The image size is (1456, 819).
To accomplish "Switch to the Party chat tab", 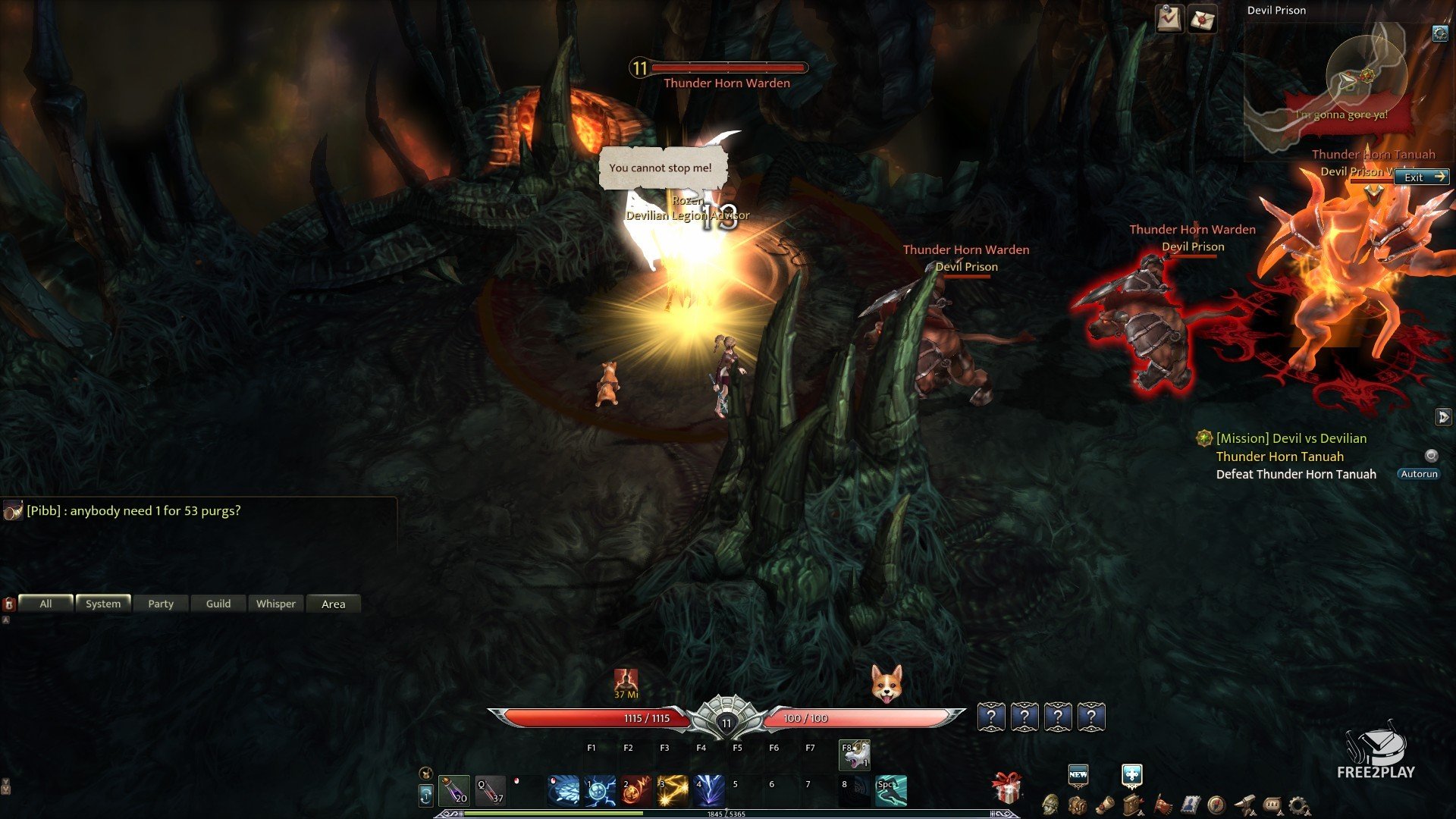I will click(x=161, y=604).
